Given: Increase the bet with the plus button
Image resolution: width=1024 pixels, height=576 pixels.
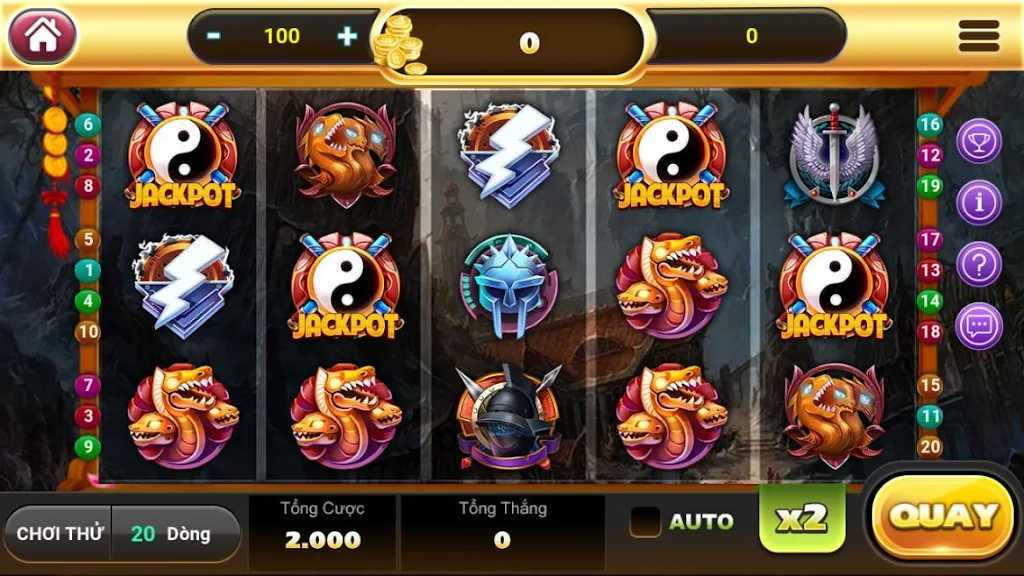Looking at the screenshot, I should click(347, 36).
